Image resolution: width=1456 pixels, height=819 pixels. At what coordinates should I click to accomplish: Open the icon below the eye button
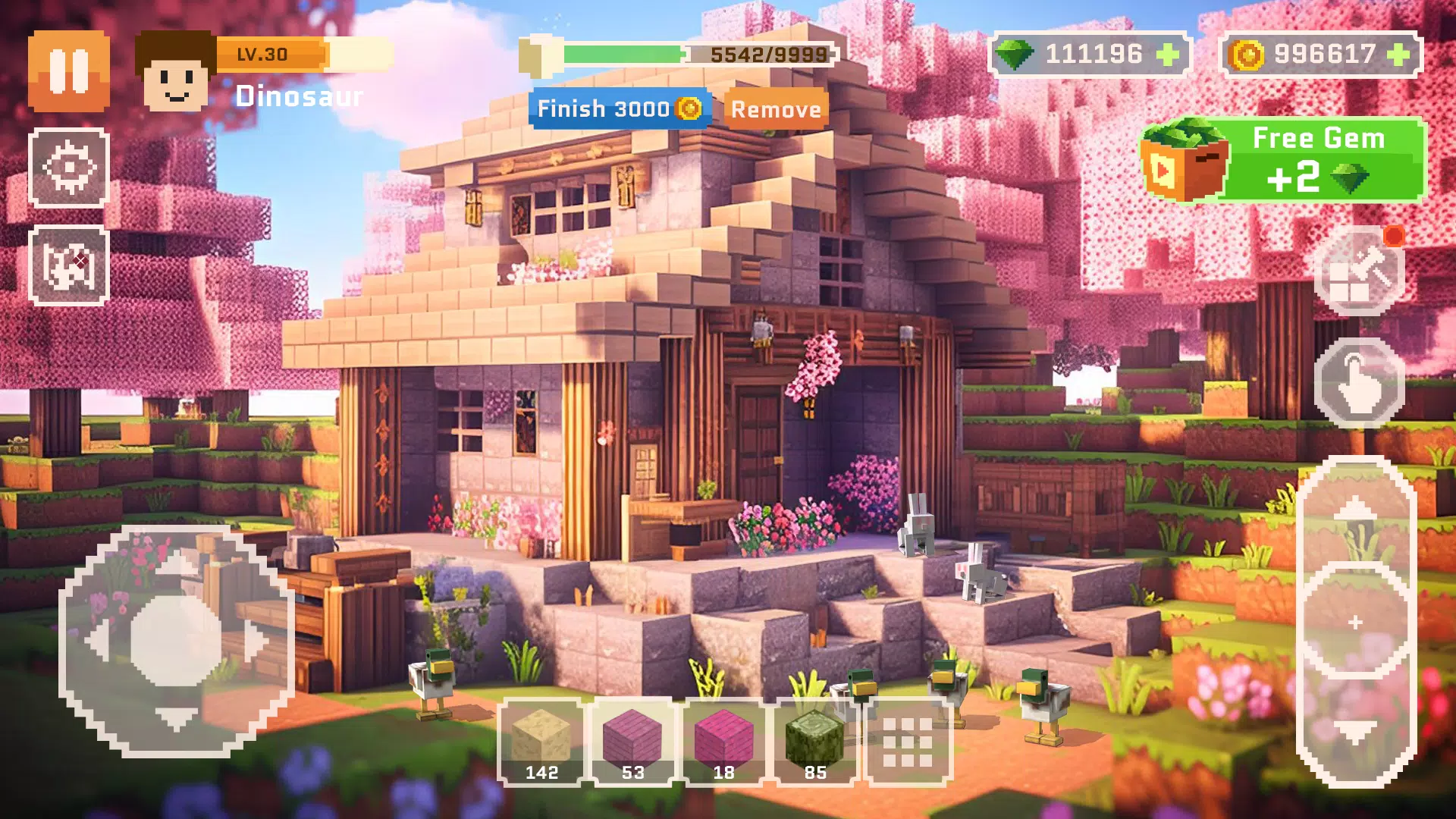point(69,265)
